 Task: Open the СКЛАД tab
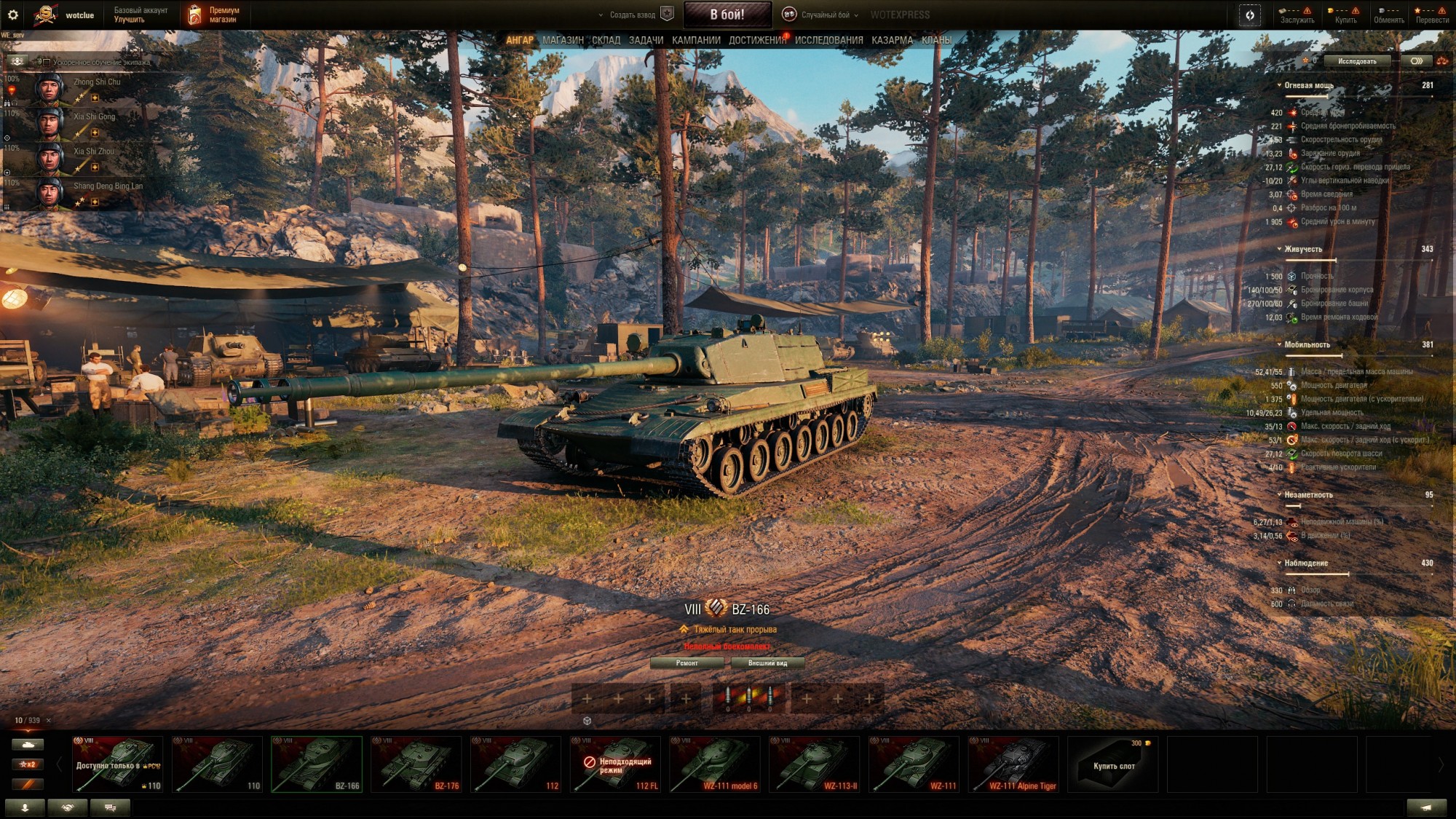[x=606, y=41]
